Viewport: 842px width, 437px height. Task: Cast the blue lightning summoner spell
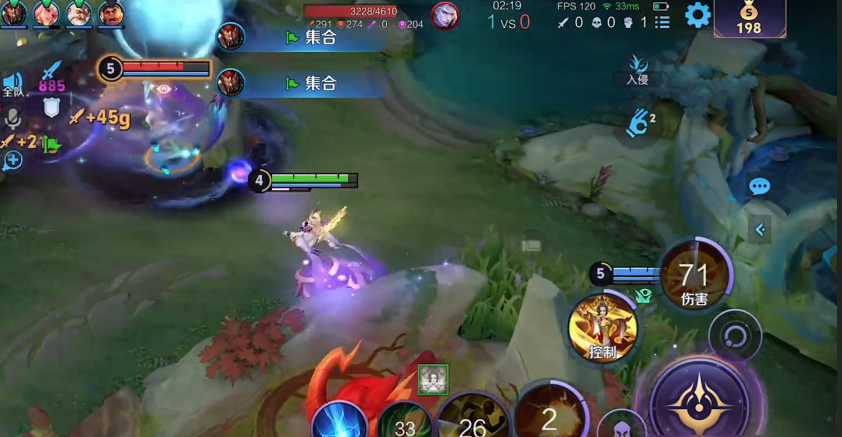point(340,420)
